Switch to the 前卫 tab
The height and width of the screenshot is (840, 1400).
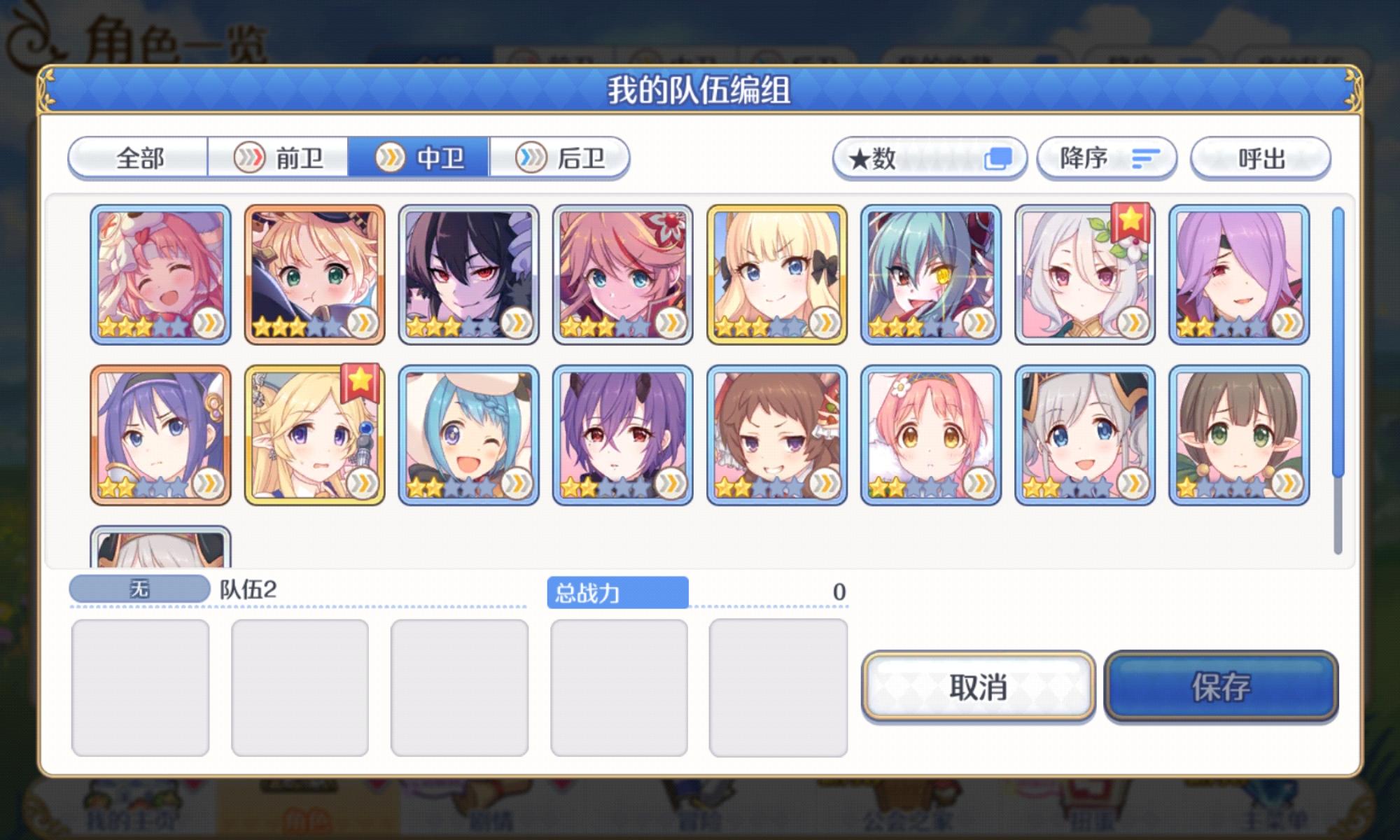(x=280, y=158)
